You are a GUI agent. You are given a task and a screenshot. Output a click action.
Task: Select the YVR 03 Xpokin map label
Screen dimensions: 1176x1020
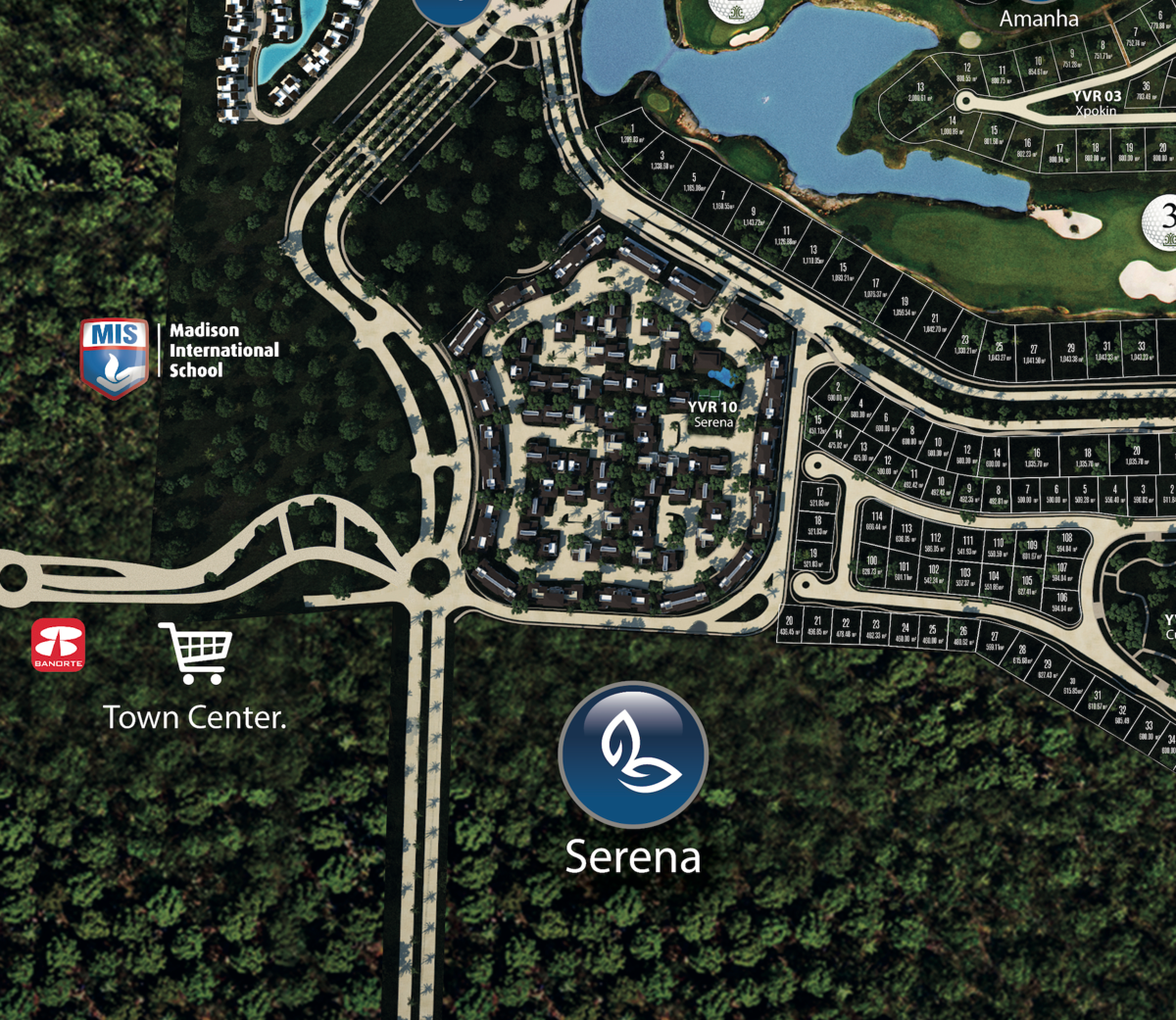pyautogui.click(x=1097, y=103)
